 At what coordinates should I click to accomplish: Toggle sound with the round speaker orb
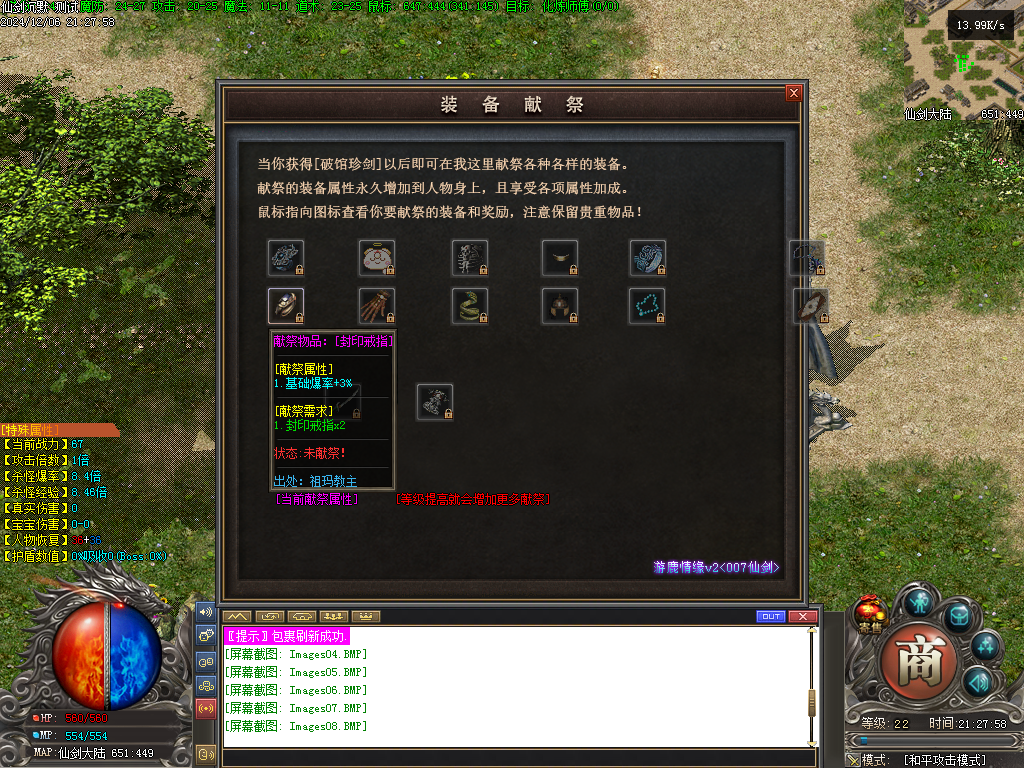point(977,683)
